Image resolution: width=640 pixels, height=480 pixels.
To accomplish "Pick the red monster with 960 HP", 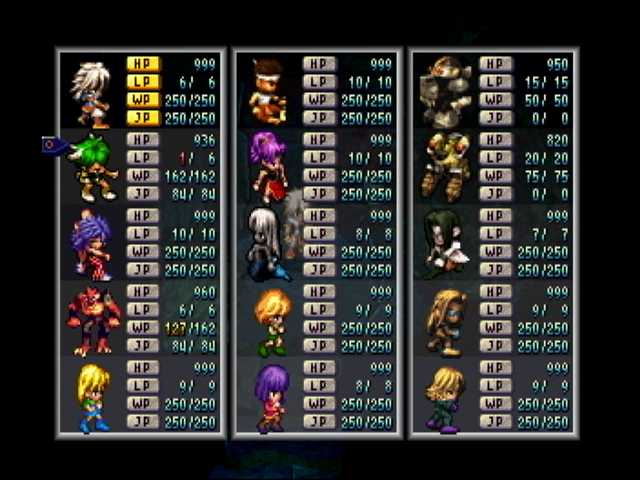I will click(93, 319).
